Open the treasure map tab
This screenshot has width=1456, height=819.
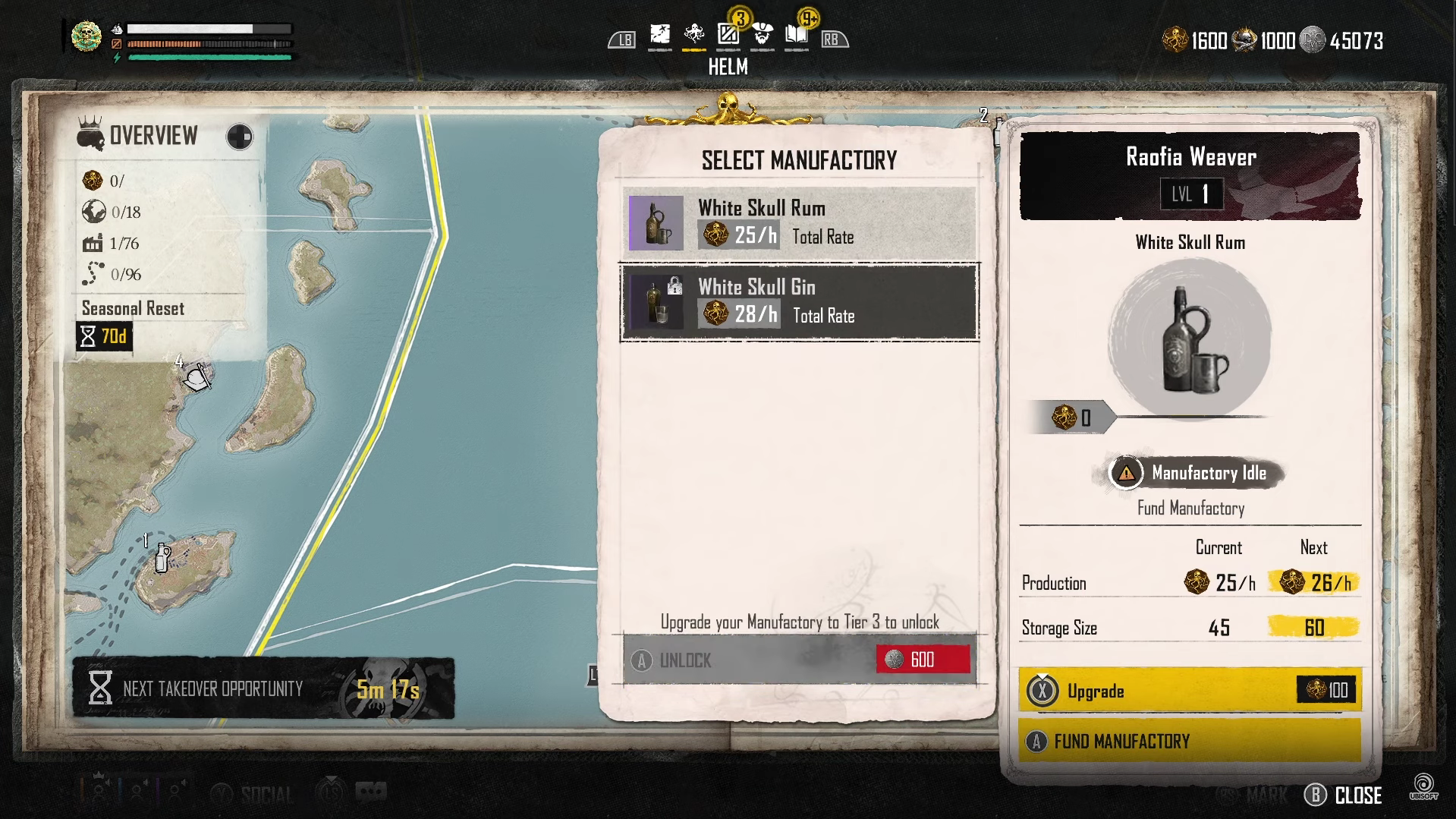point(659,35)
